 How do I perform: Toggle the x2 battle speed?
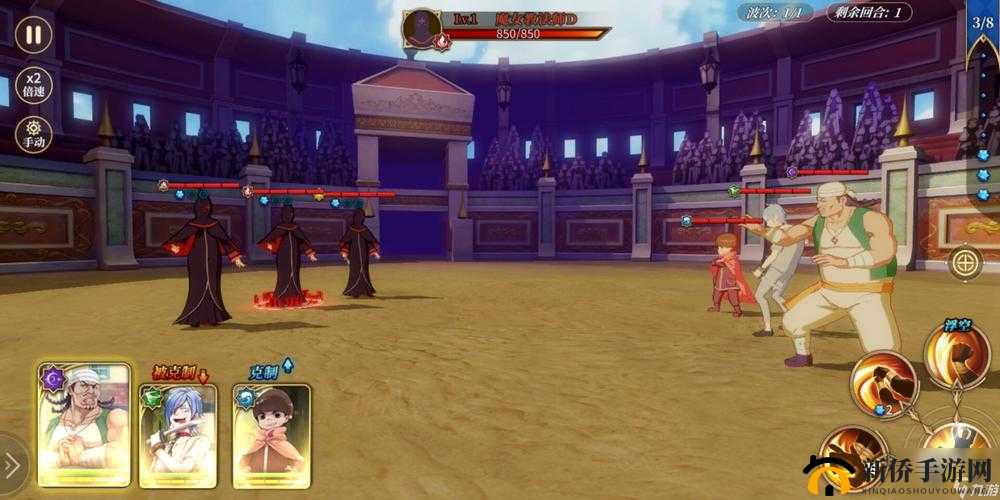click(x=34, y=83)
